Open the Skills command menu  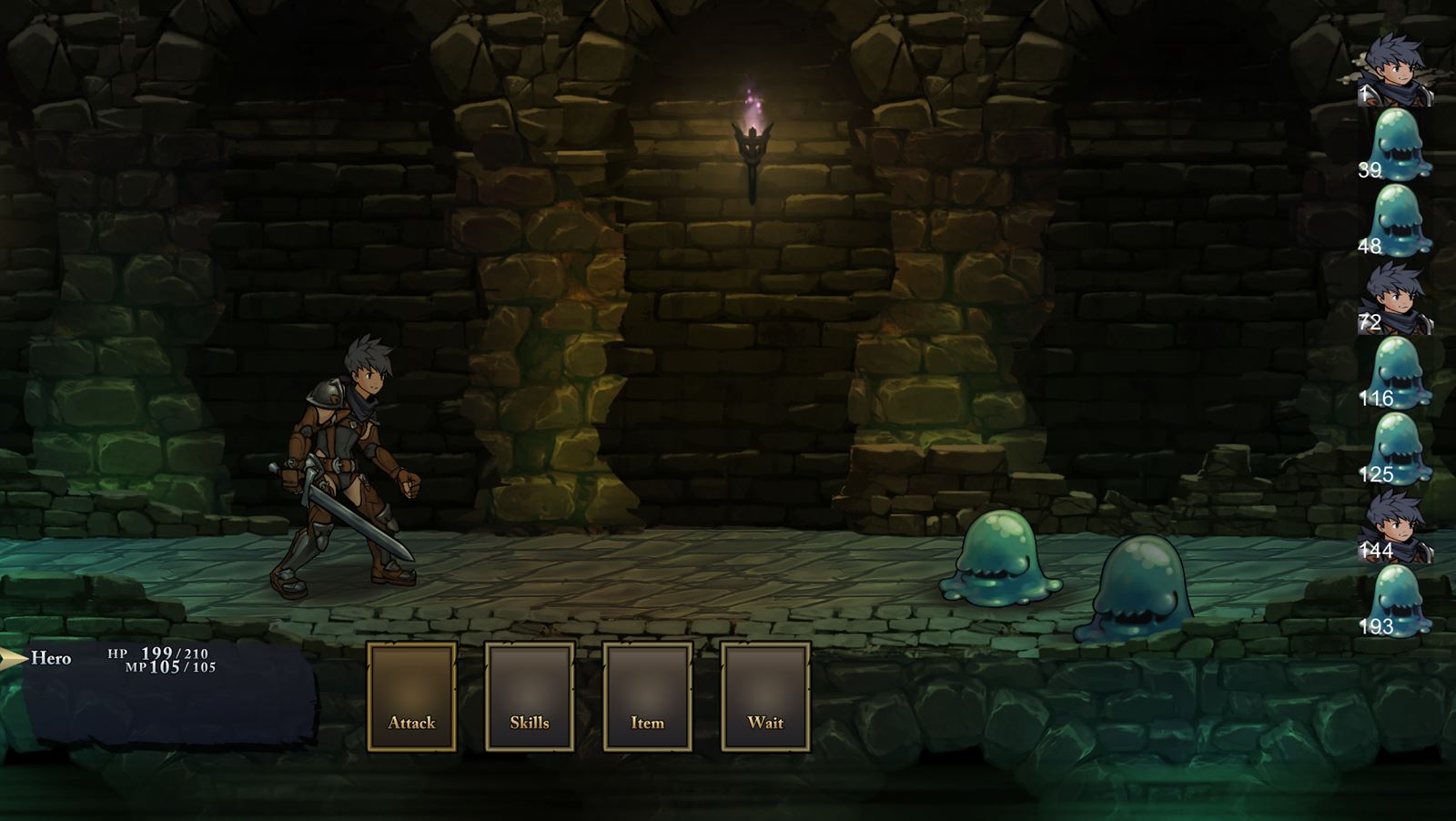[x=529, y=696]
